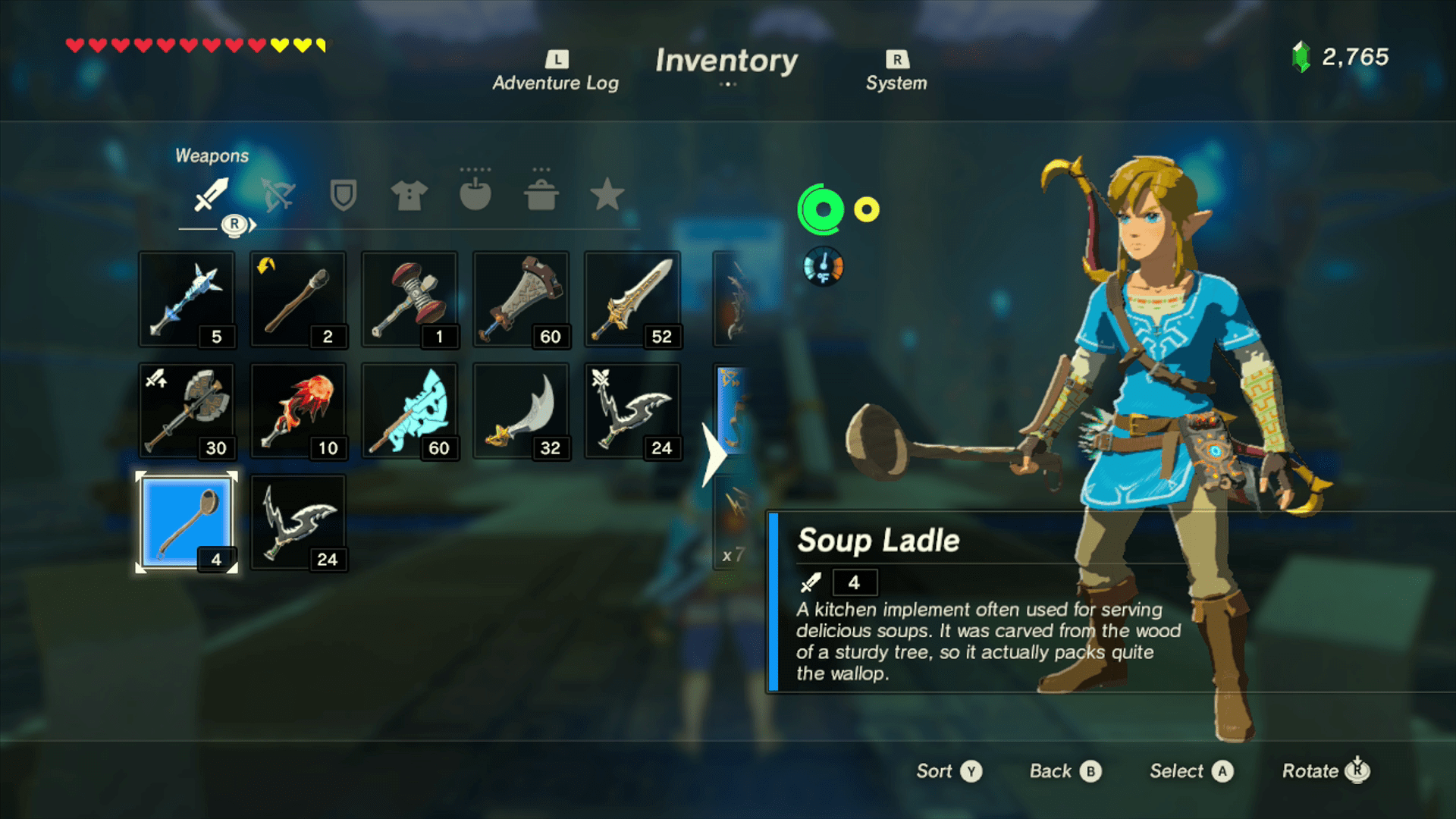Select the Lizal Tri-Boomerang slot below the ladle
Image resolution: width=1456 pixels, height=819 pixels.
(x=298, y=521)
